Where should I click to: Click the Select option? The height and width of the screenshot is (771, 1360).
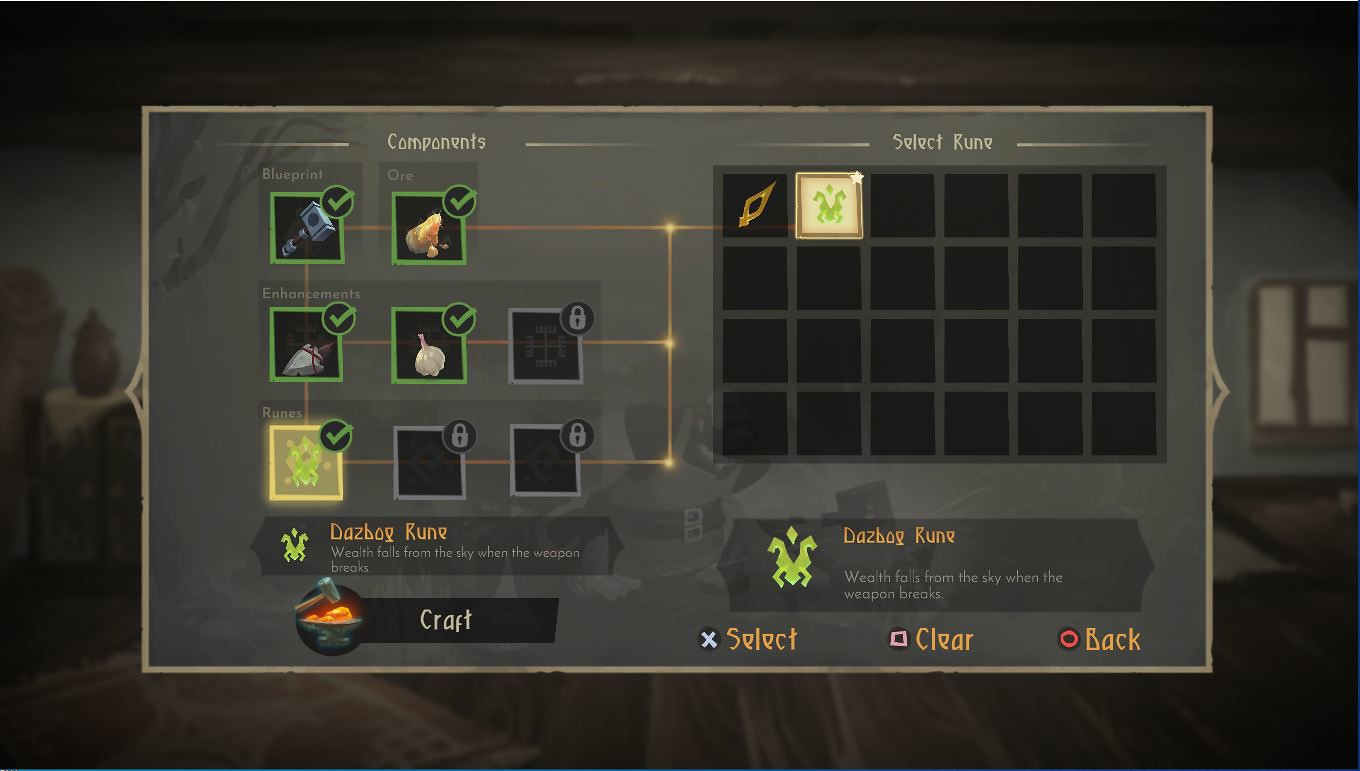[x=748, y=640]
